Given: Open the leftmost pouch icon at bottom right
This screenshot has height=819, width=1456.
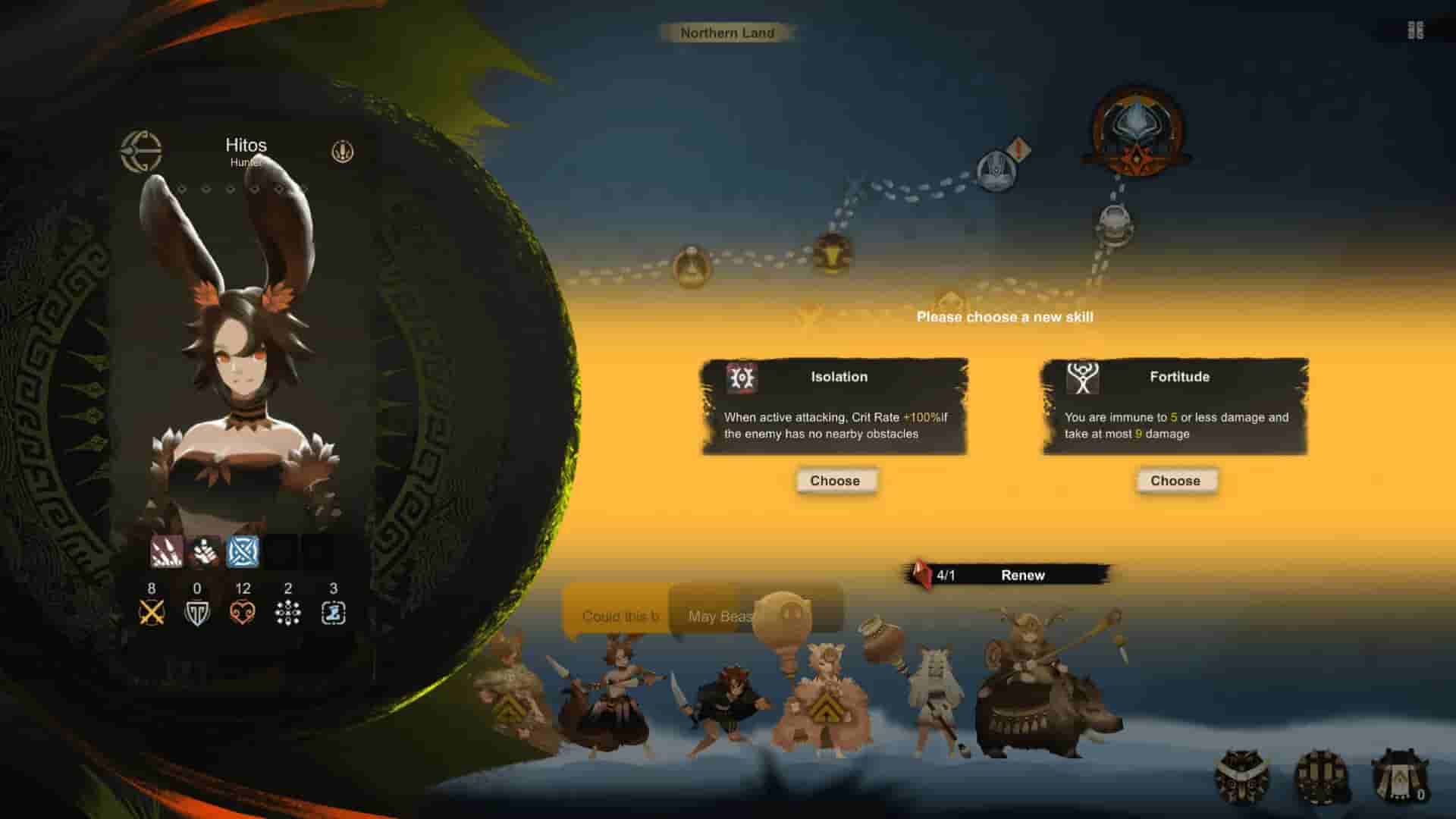Looking at the screenshot, I should tap(1240, 777).
